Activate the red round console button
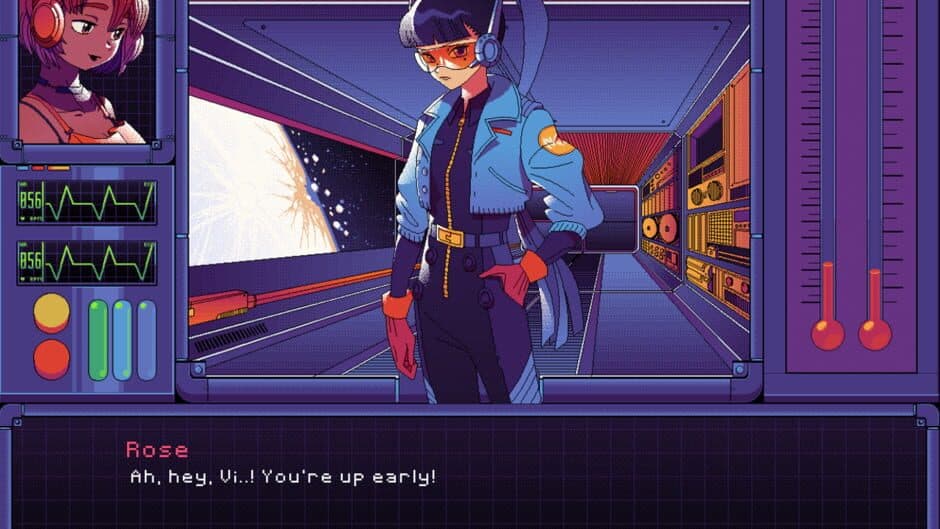The image size is (940, 529). click(52, 359)
